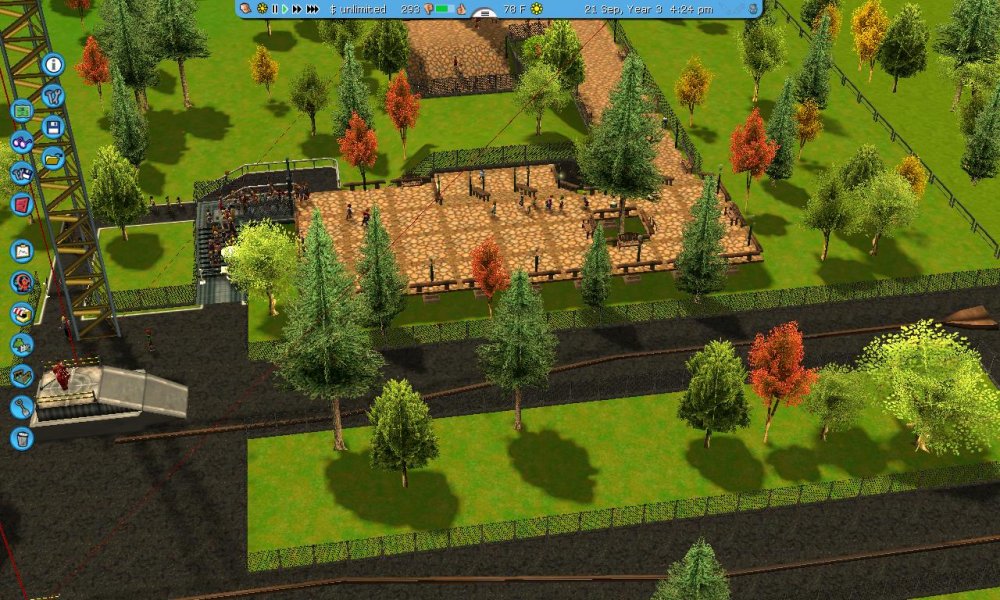1000x600 pixels.
Task: Pause the game simulation
Action: tap(275, 9)
